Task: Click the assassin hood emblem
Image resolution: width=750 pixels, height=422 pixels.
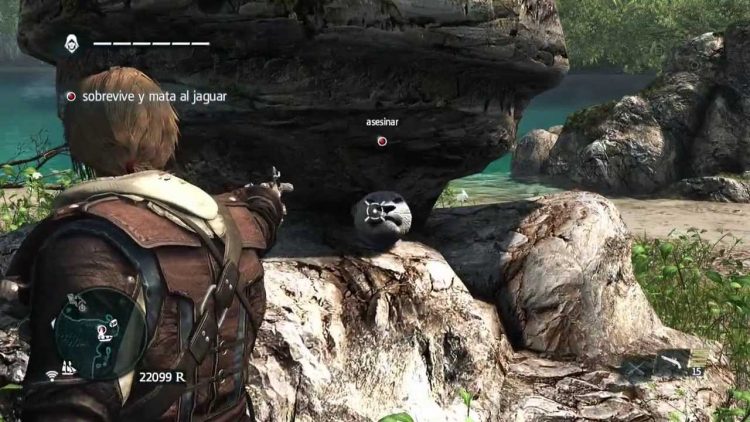Action: click(x=73, y=43)
